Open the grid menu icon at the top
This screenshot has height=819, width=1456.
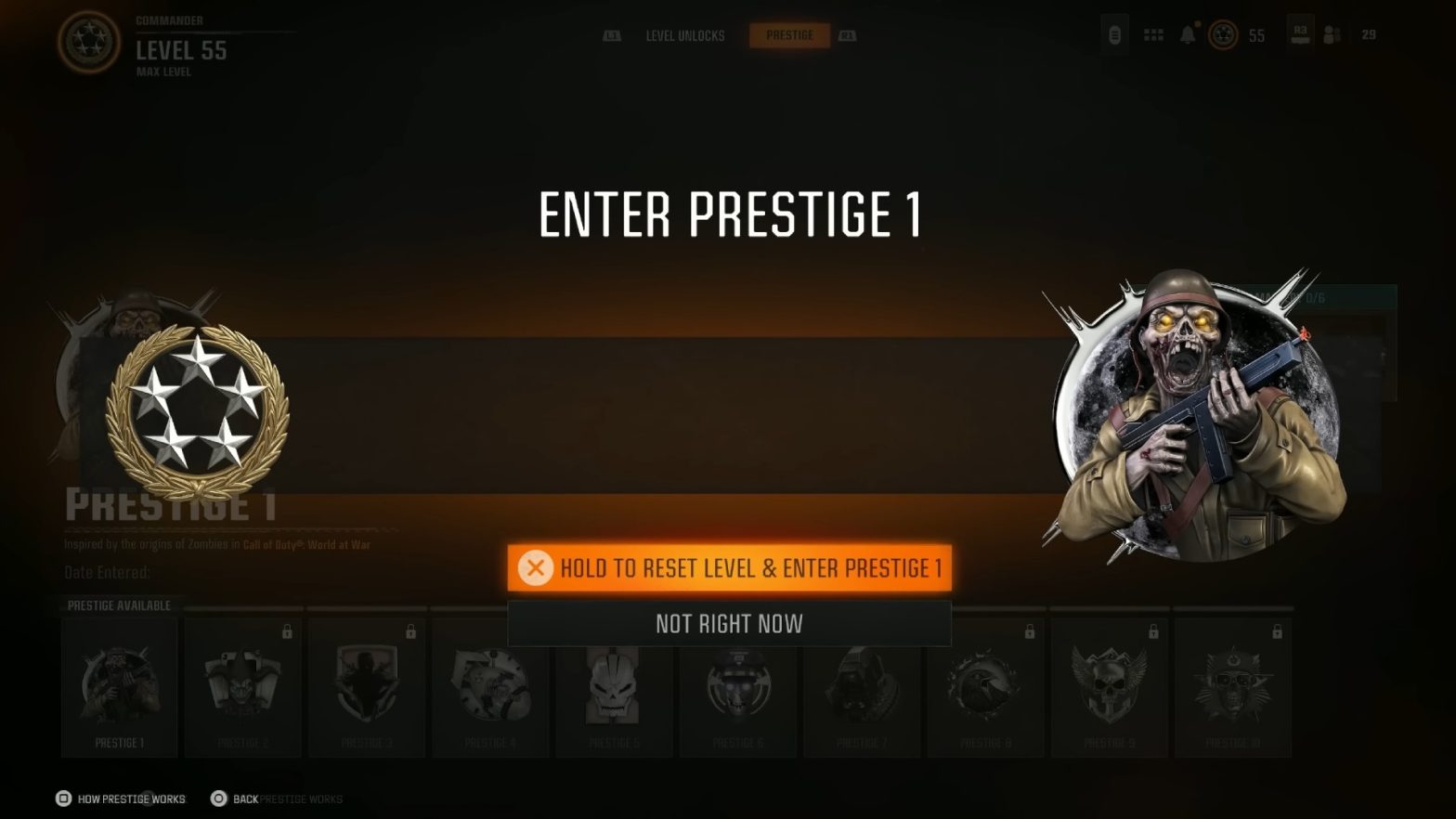[x=1153, y=34]
